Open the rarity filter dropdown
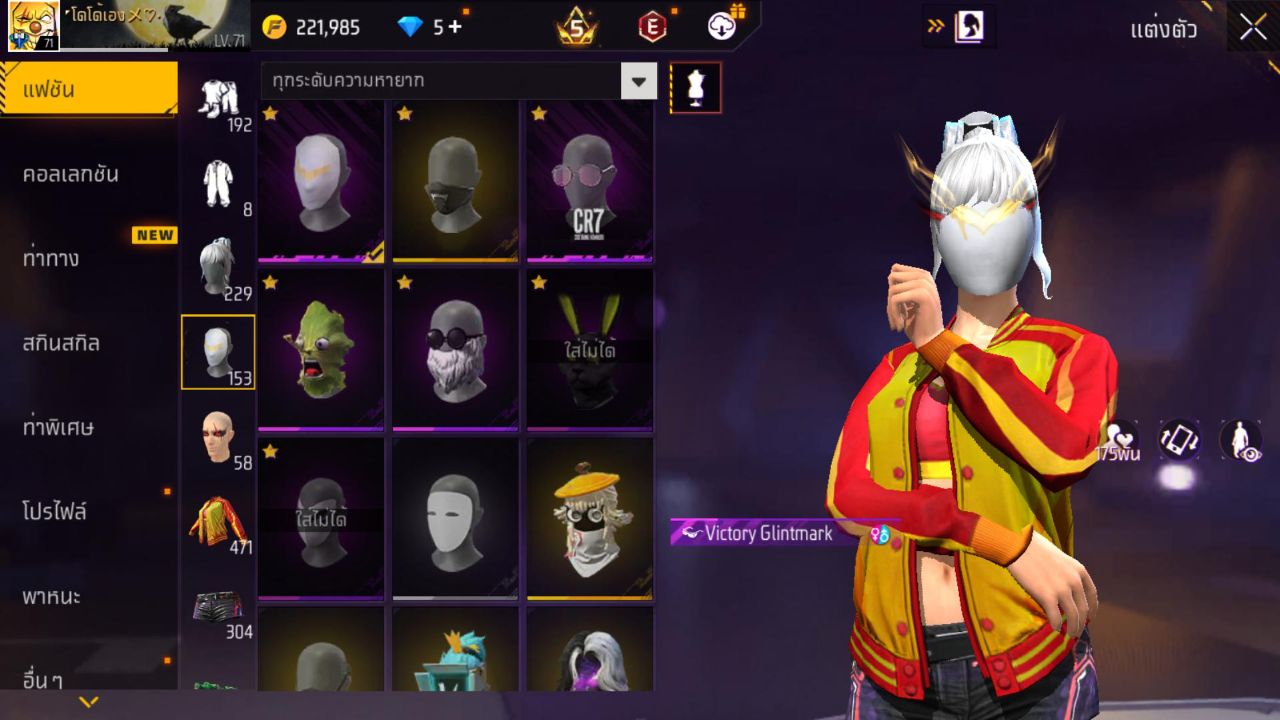This screenshot has width=1280, height=720. [x=638, y=81]
